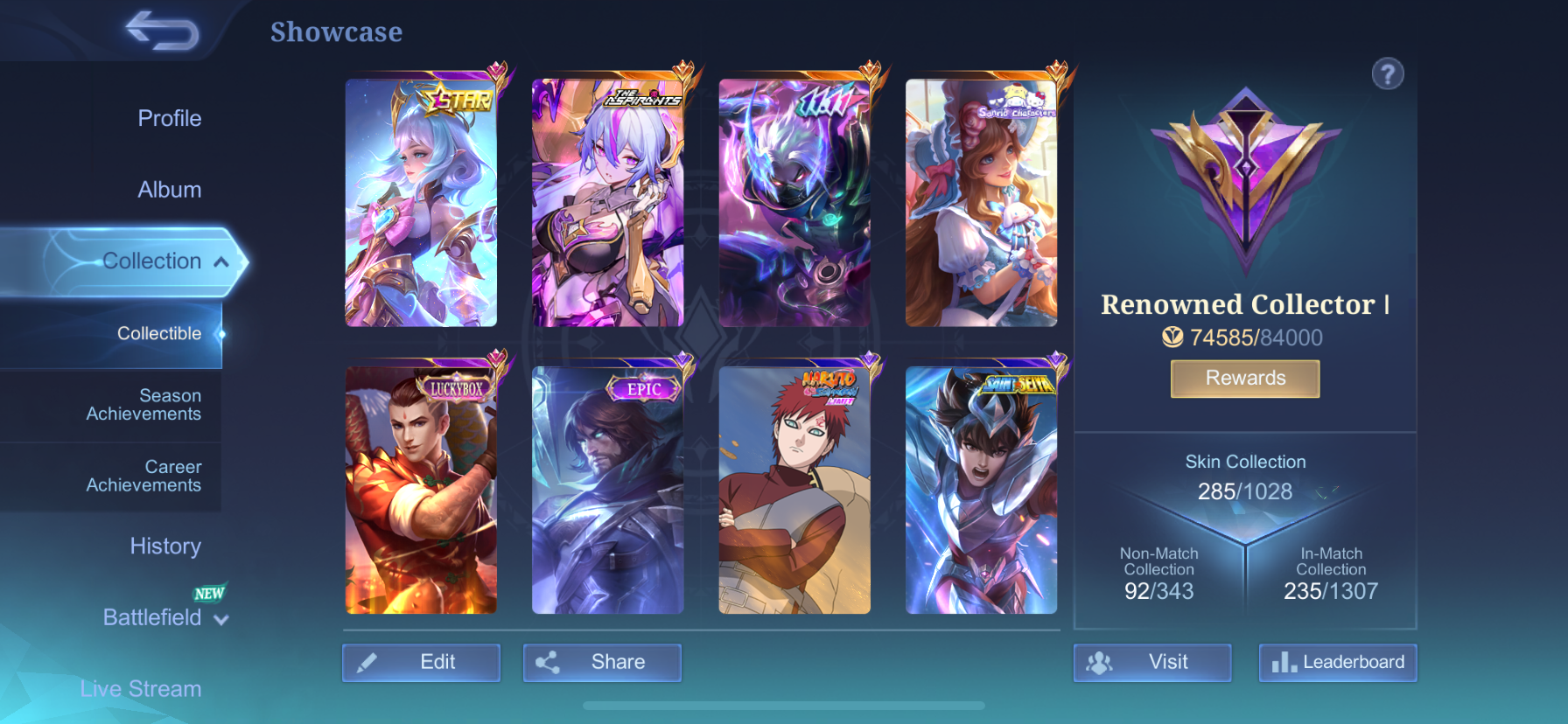Show the History section
The image size is (1568, 724).
coord(165,546)
